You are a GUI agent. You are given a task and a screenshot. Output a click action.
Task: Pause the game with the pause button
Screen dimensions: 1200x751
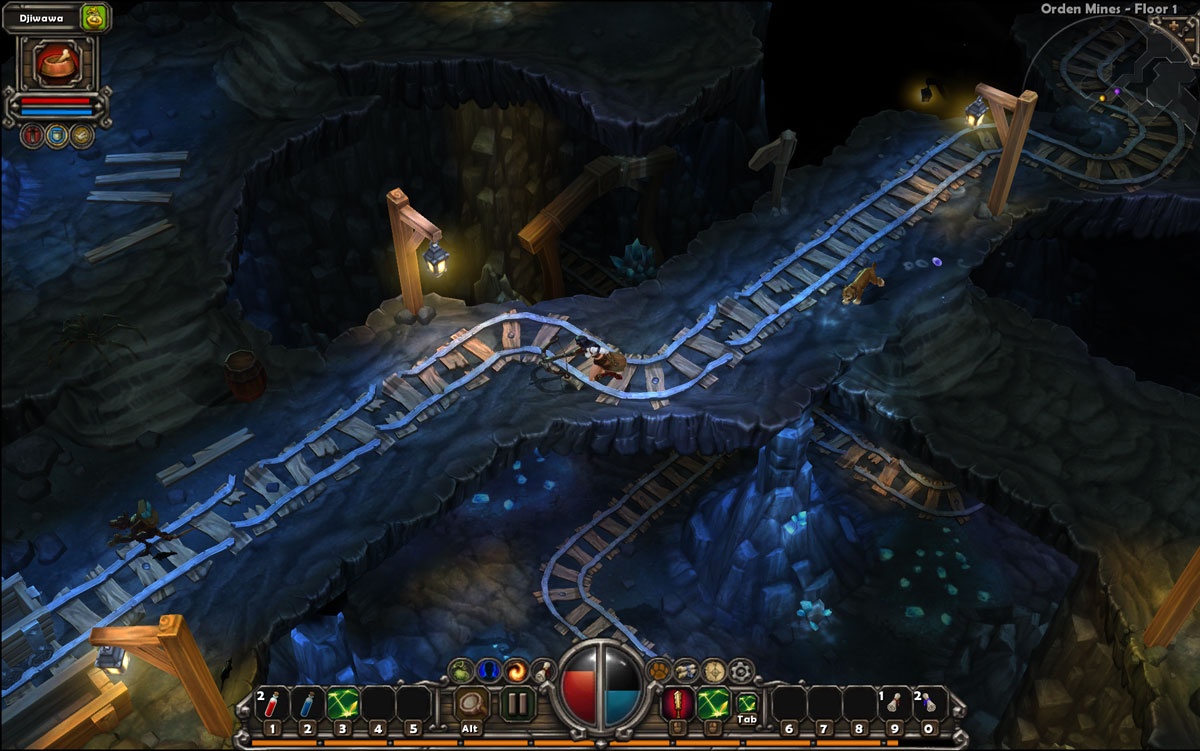tap(516, 704)
